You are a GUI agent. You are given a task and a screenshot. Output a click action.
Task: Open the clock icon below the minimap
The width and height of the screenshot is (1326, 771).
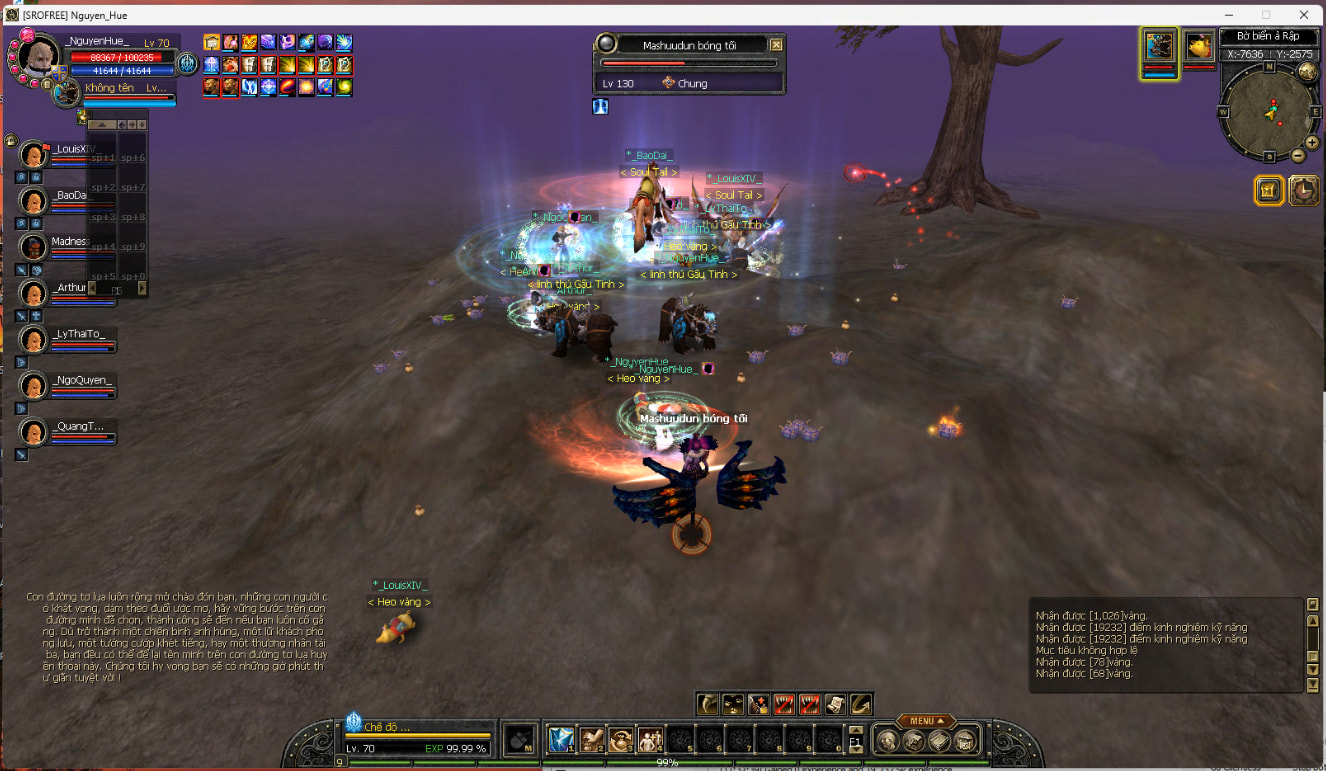pyautogui.click(x=1303, y=190)
